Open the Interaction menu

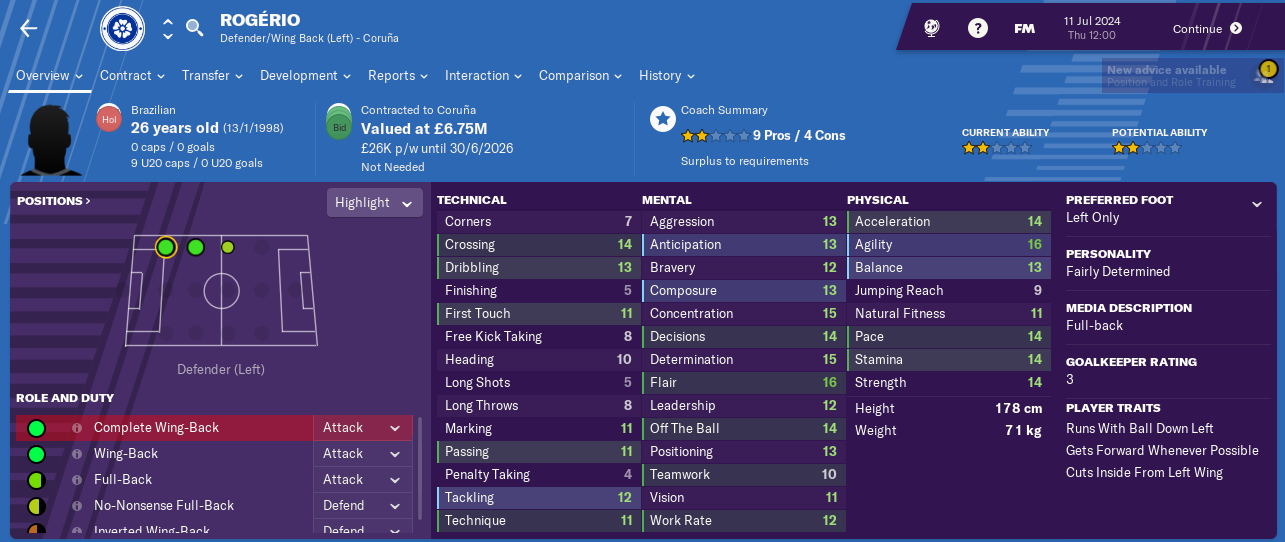pos(484,76)
